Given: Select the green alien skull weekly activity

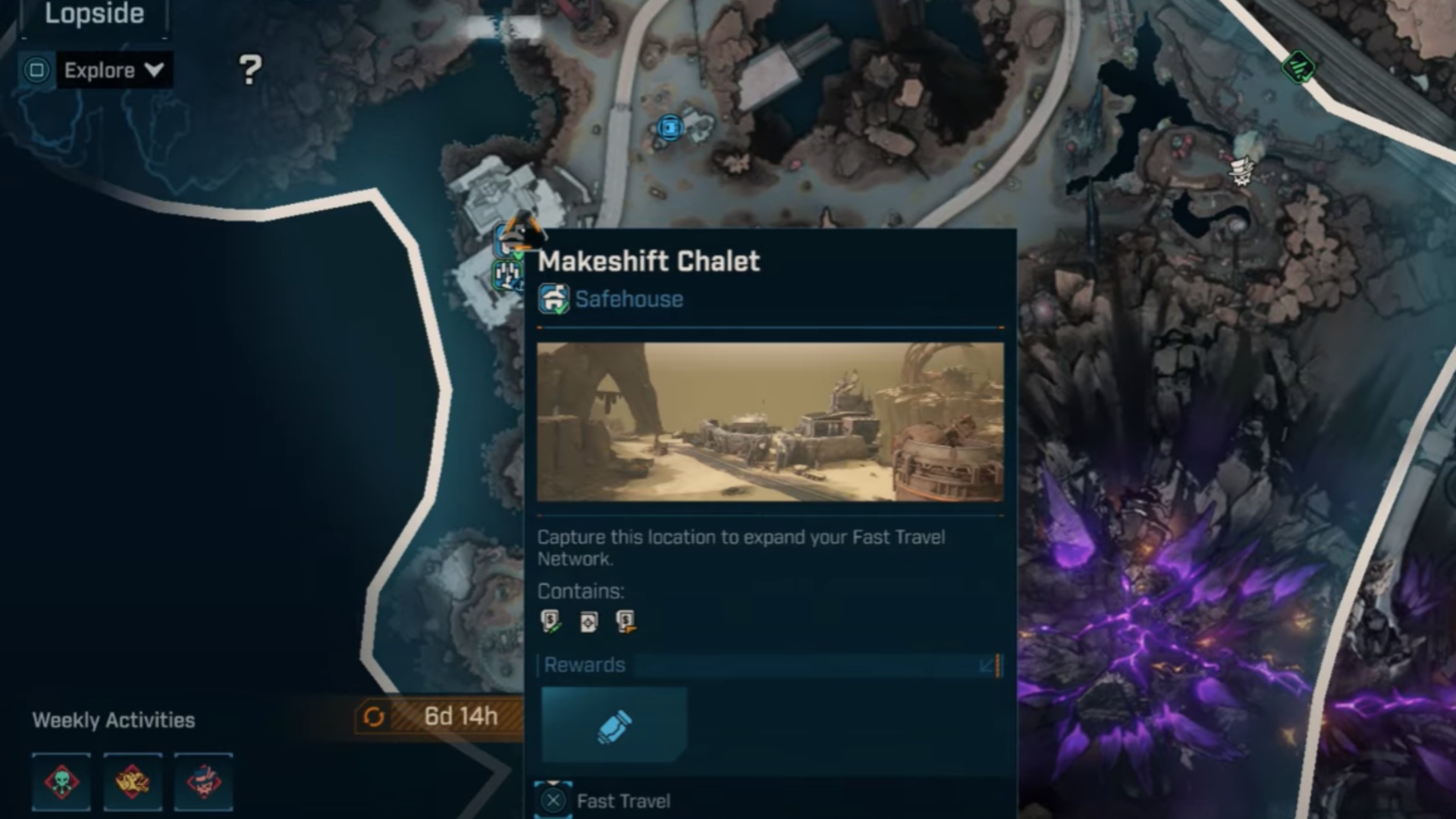Looking at the screenshot, I should coord(61,782).
